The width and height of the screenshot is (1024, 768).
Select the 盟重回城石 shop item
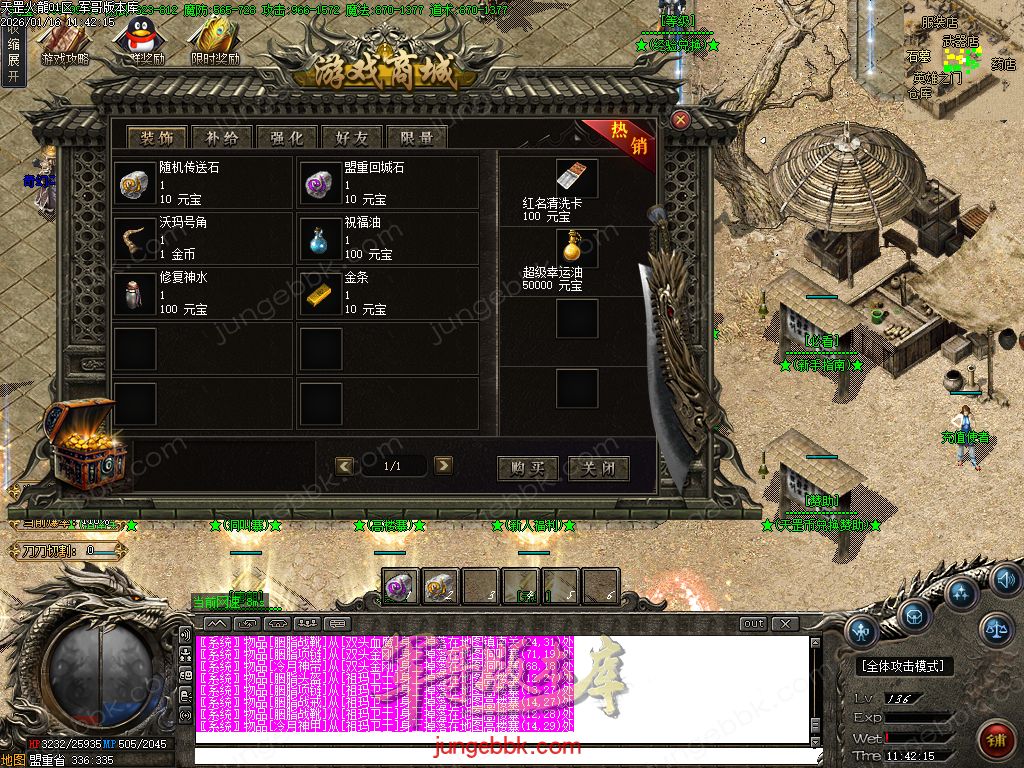coord(320,182)
